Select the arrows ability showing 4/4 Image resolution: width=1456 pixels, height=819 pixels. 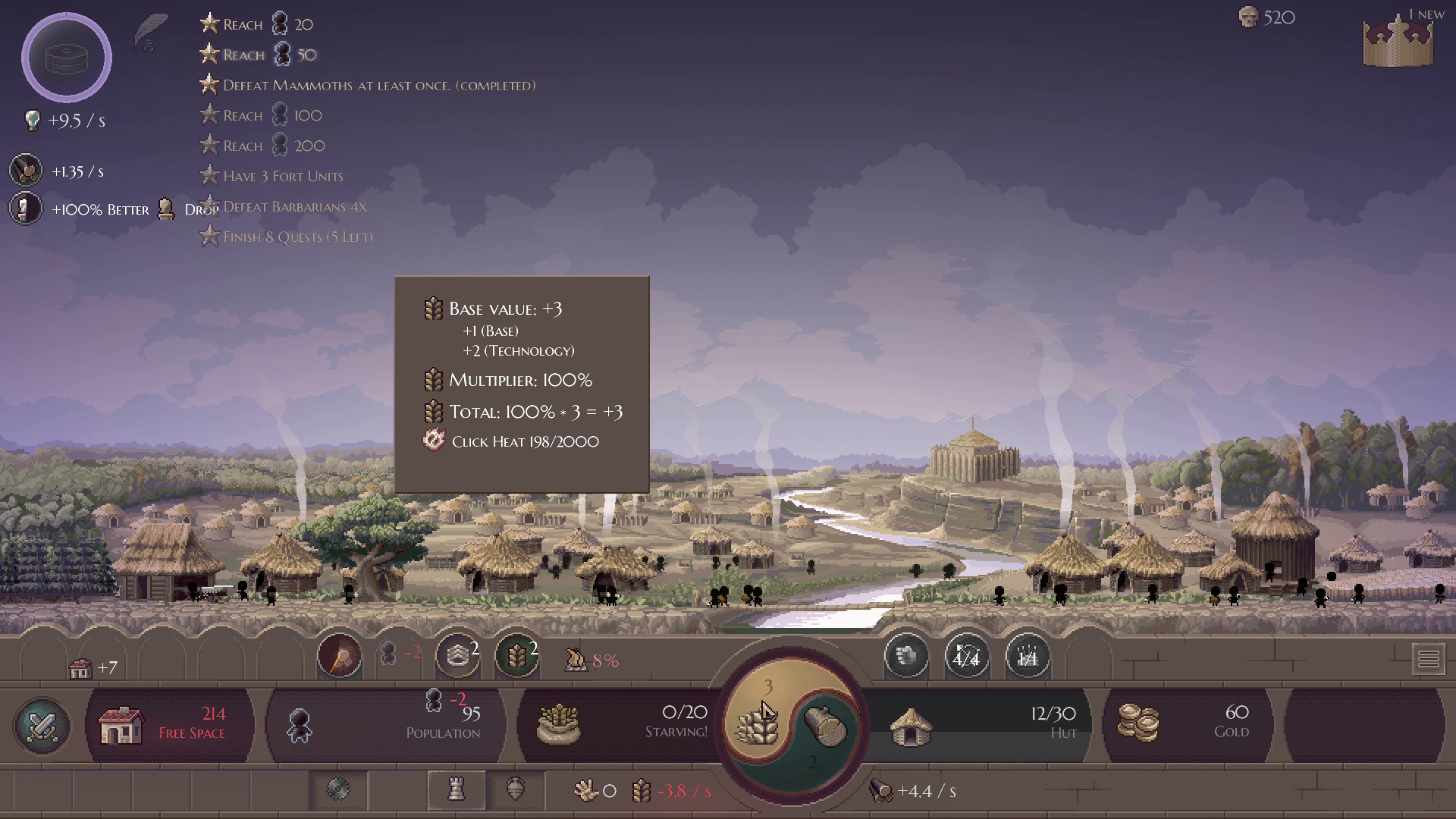966,657
